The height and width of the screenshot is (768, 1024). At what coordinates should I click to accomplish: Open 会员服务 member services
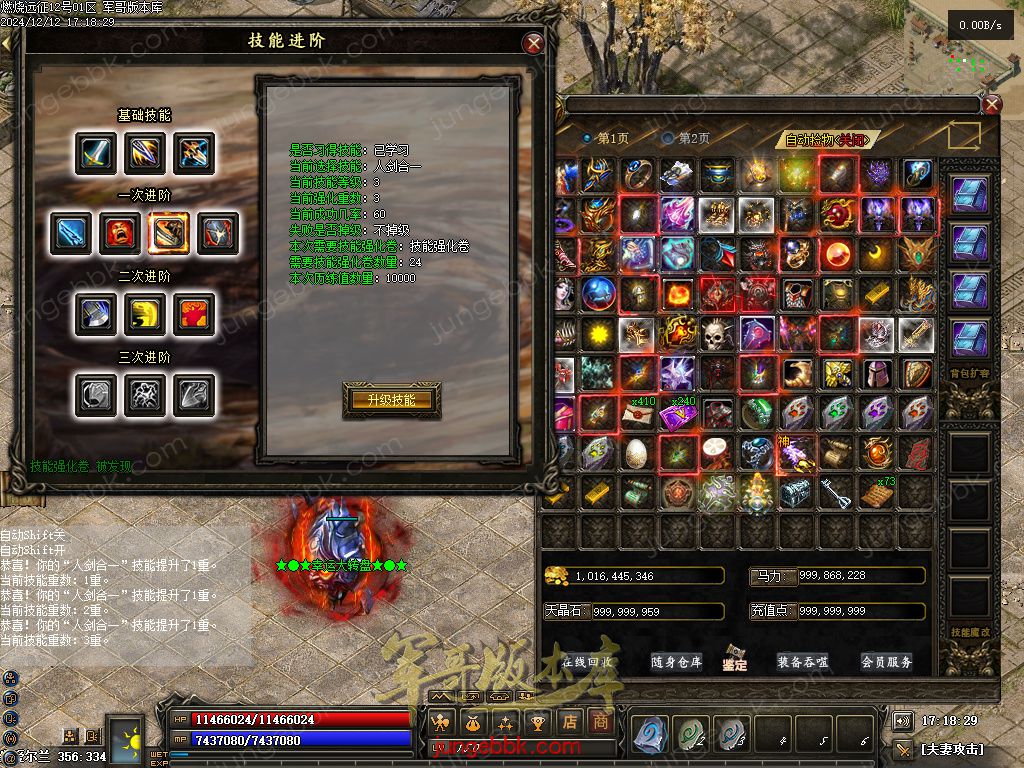click(x=886, y=662)
